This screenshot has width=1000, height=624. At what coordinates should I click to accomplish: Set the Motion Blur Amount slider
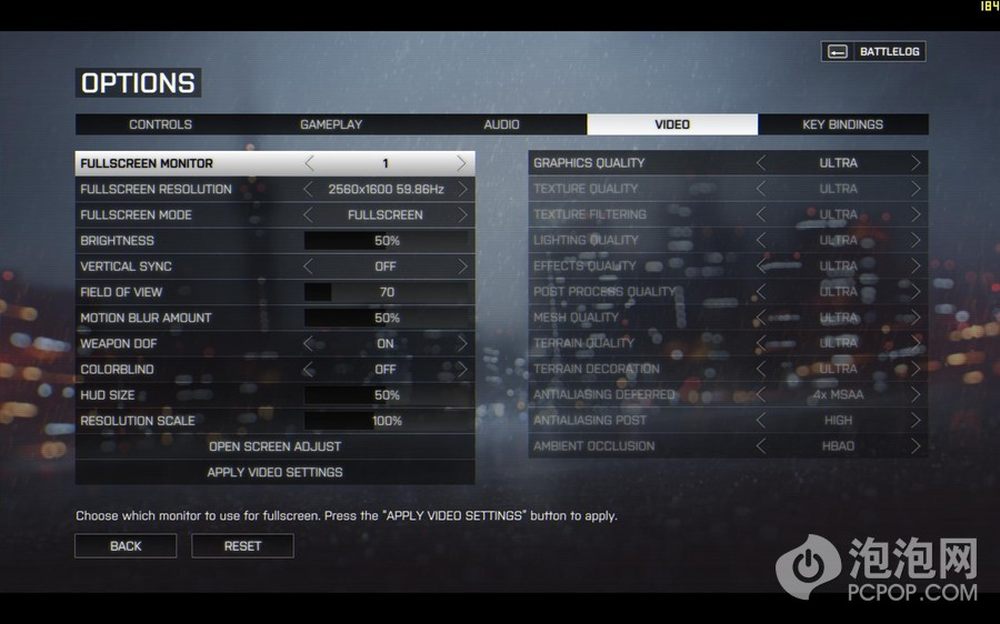pyautogui.click(x=386, y=318)
